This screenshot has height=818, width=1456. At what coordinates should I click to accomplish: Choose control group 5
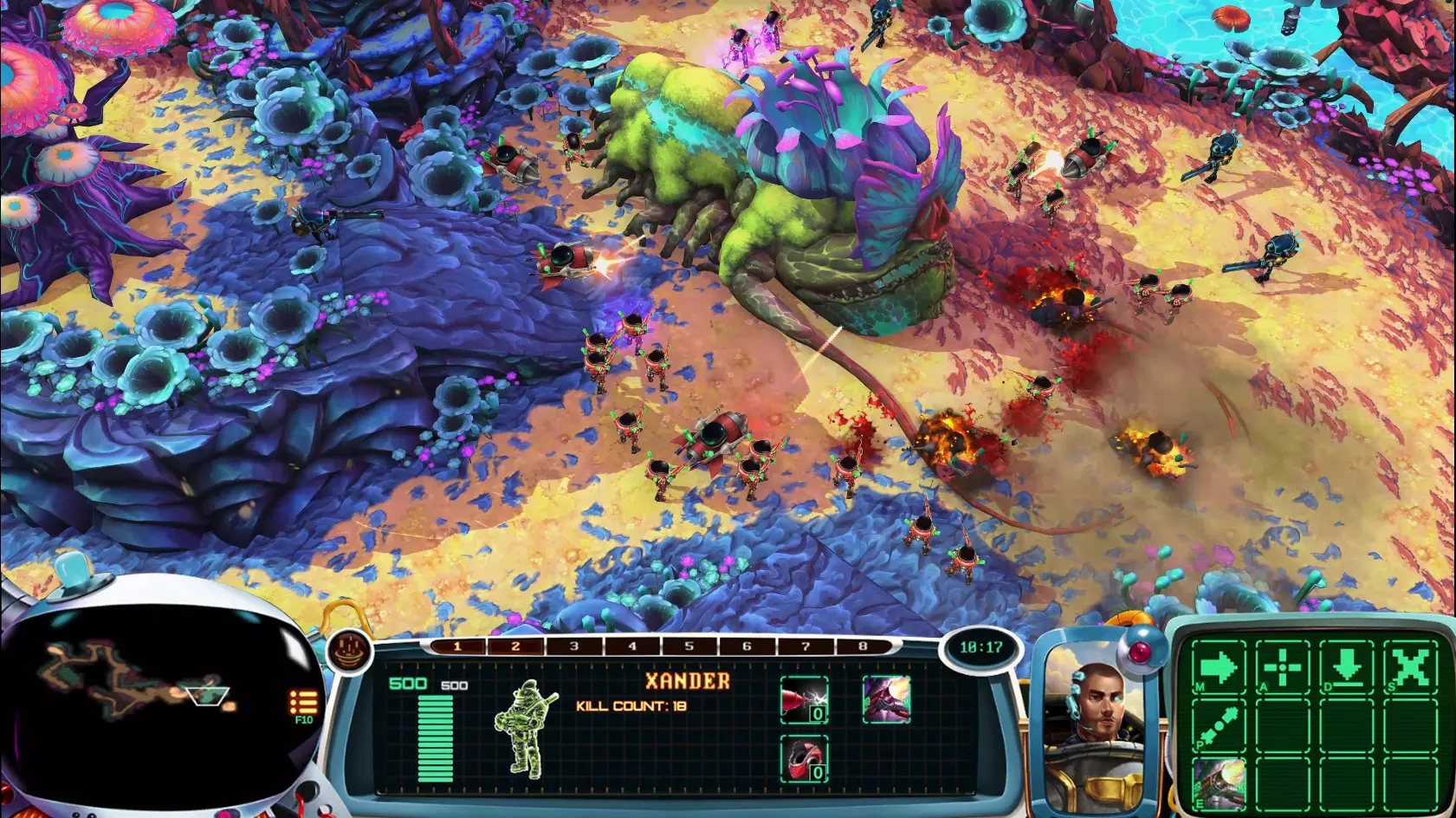click(689, 646)
